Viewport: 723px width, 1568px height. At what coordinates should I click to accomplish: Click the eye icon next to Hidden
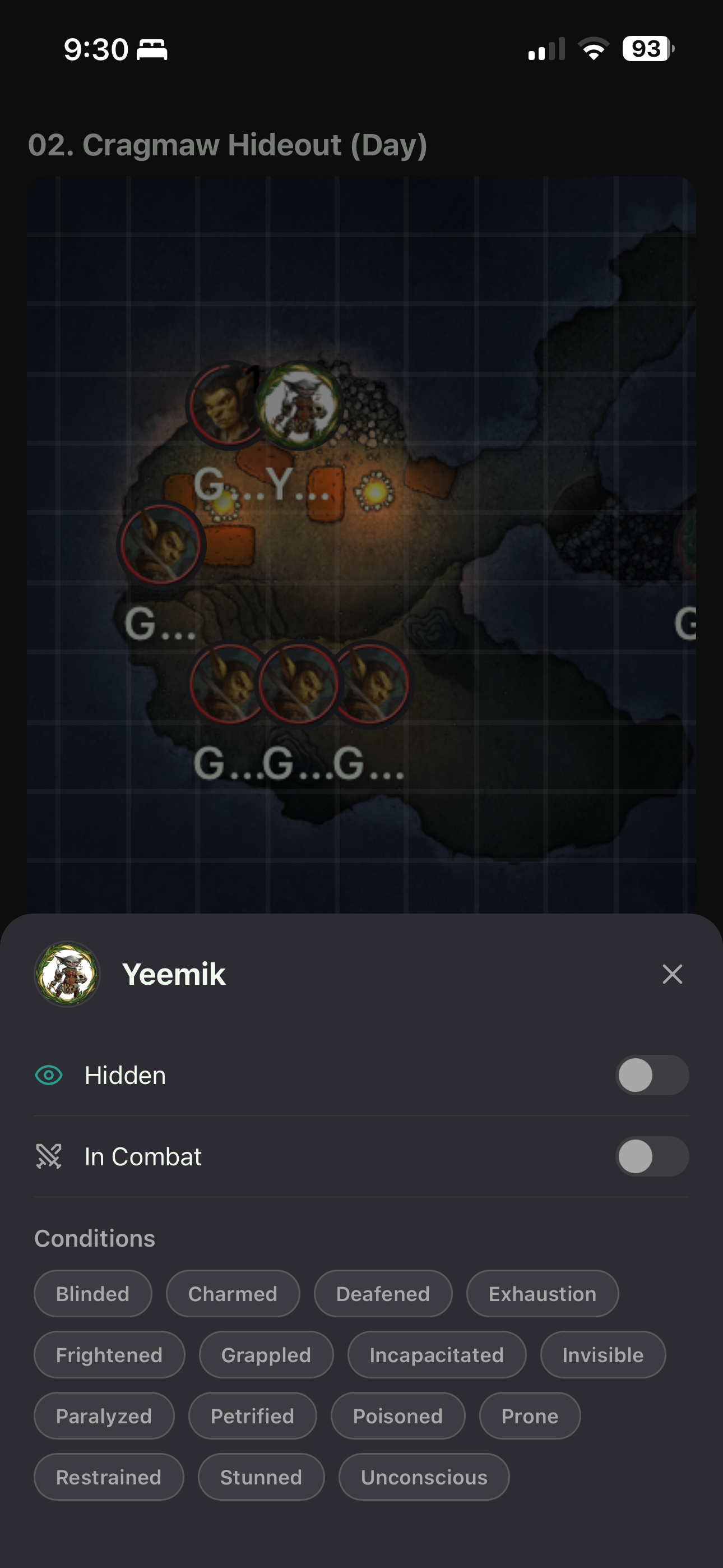point(49,1075)
